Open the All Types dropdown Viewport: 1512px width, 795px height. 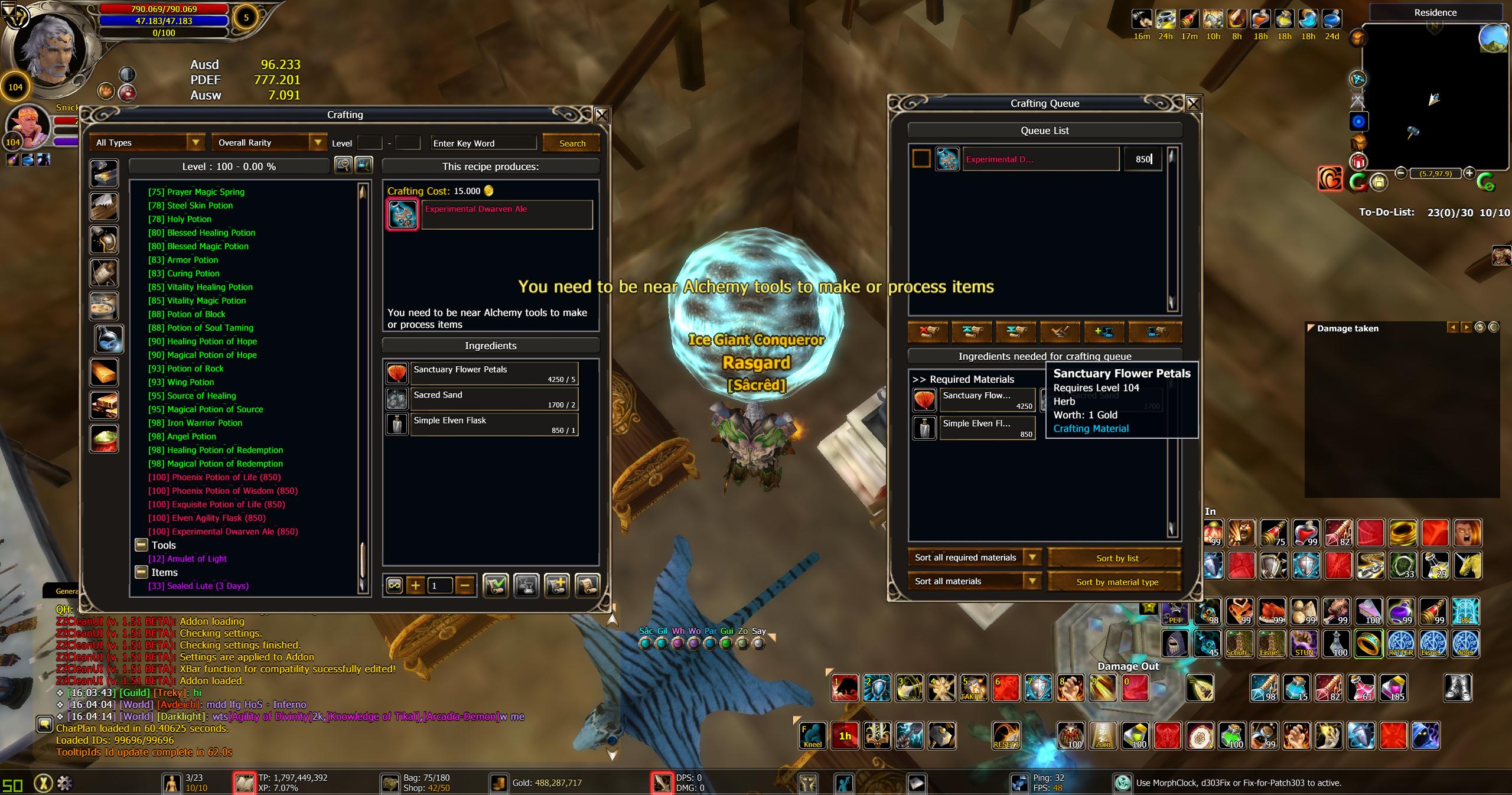point(195,142)
